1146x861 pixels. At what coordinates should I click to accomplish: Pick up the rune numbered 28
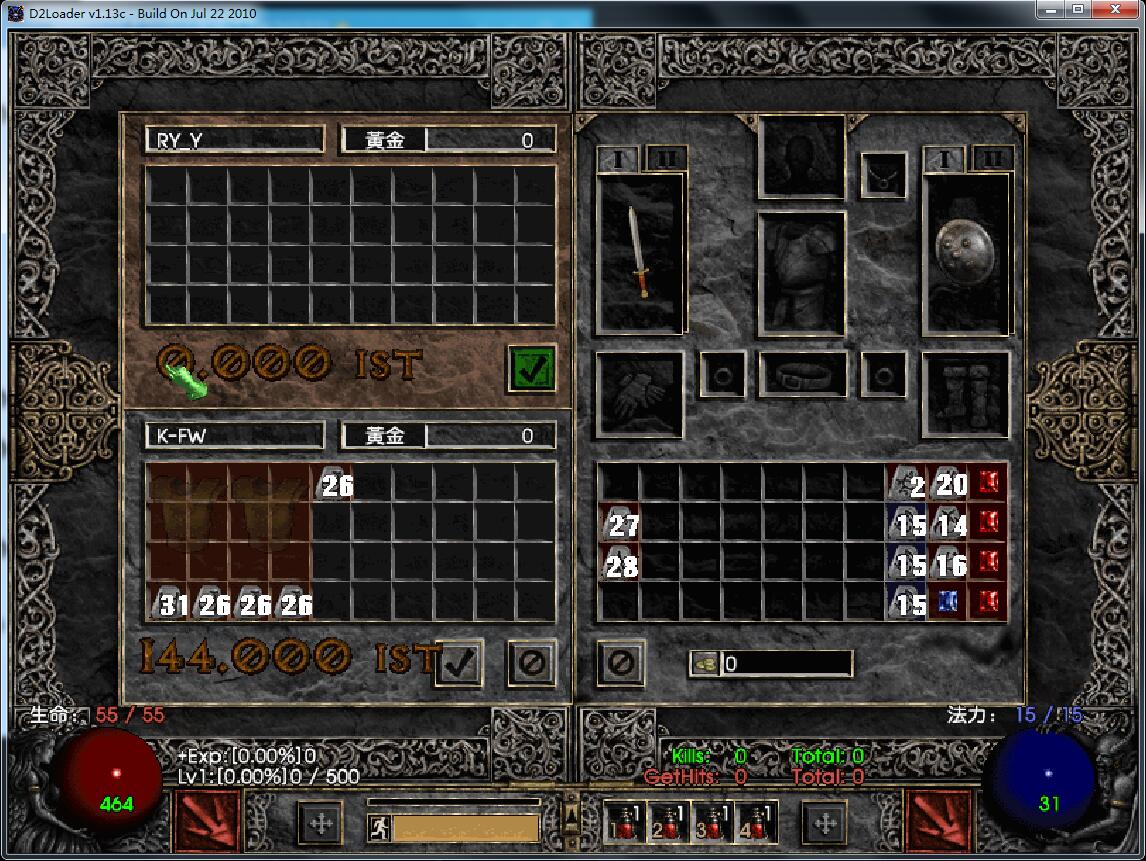(x=619, y=564)
